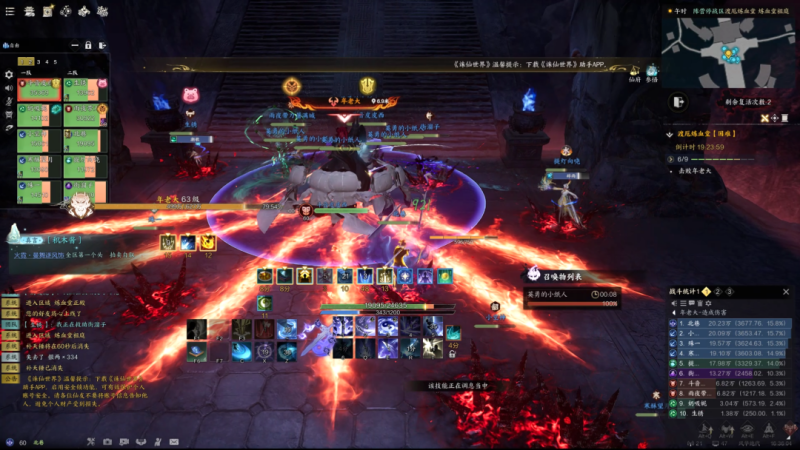Minimize the raid team panel
Viewport: 800px width, 450px height.
73,45
